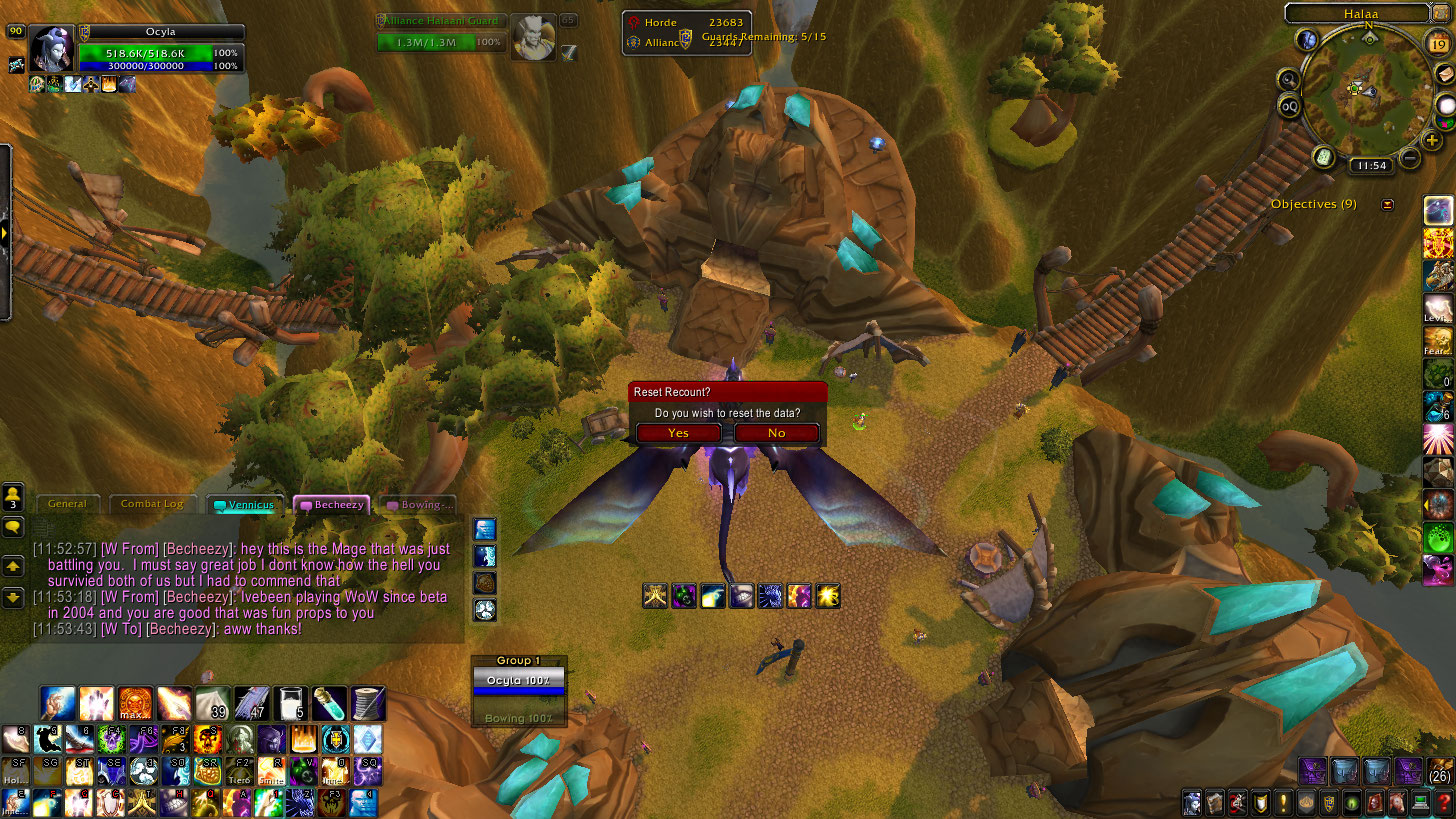Image resolution: width=1456 pixels, height=819 pixels.
Task: Confirm Recount reset with Yes
Action: click(x=678, y=433)
